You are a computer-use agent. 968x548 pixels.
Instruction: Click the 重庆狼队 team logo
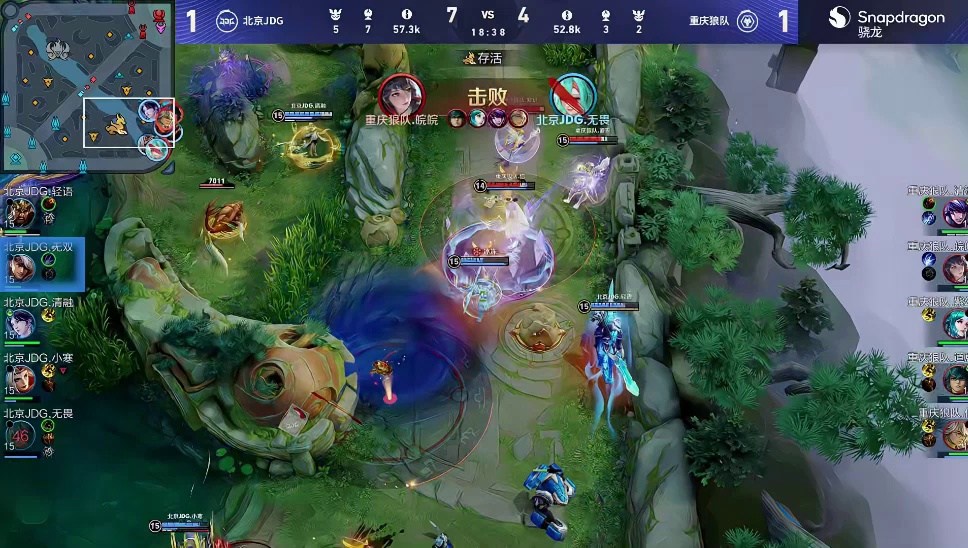748,21
